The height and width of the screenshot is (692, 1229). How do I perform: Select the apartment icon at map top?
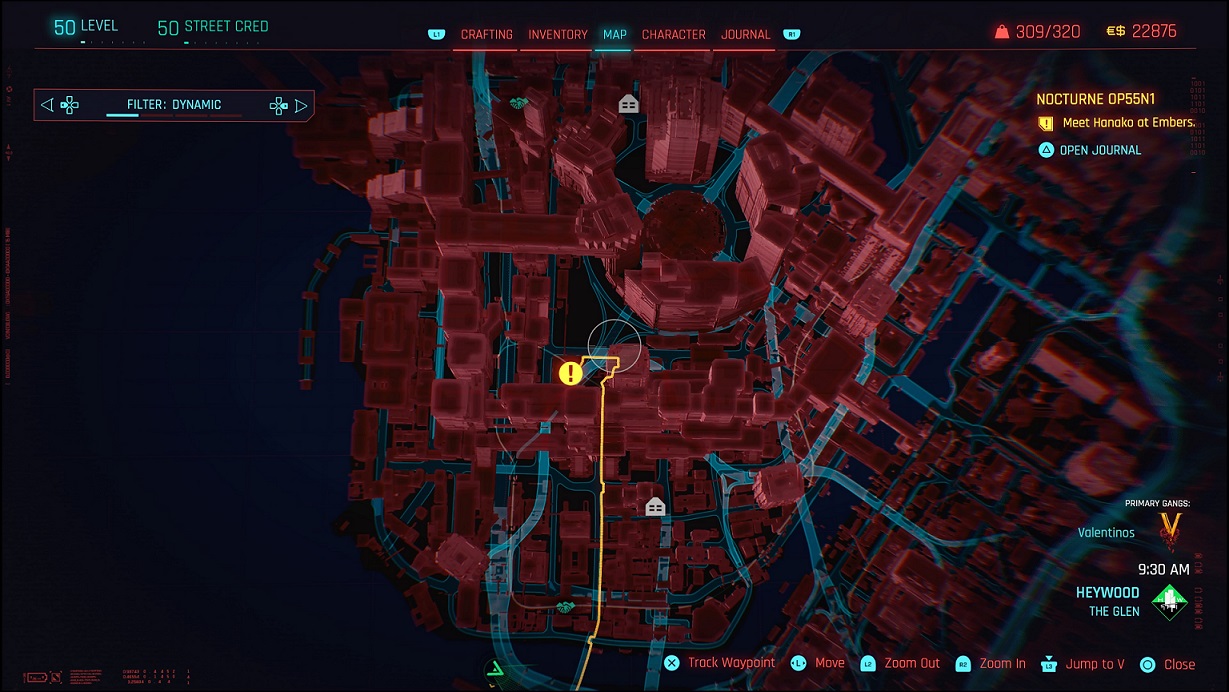coord(628,103)
